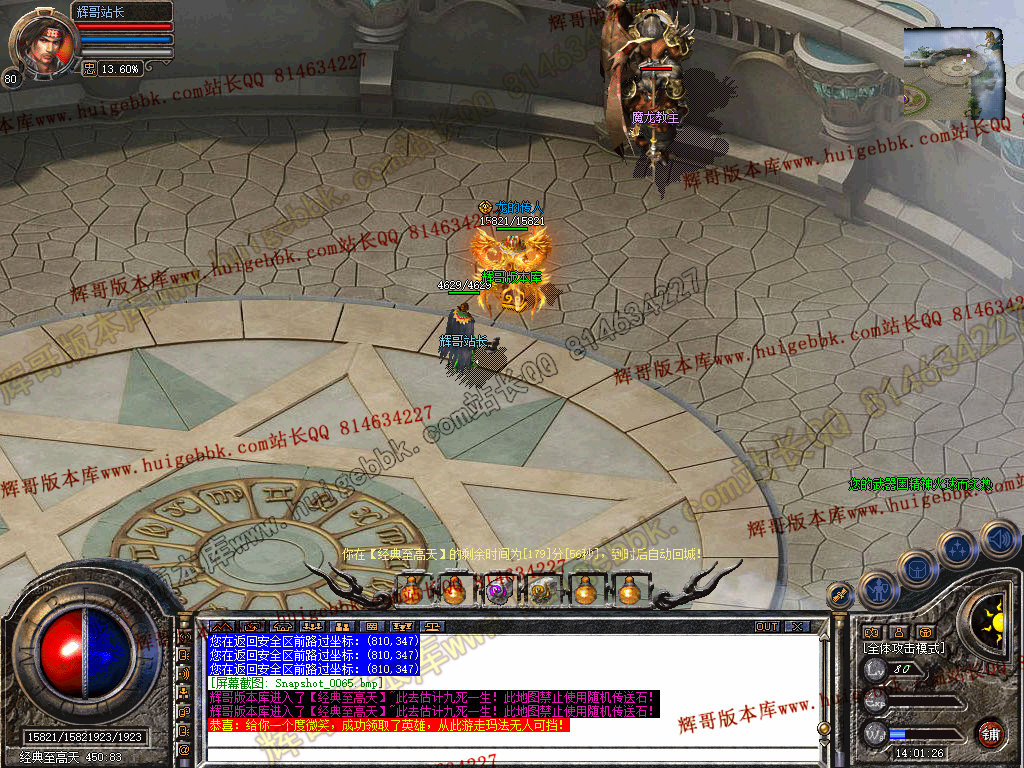The height and width of the screenshot is (768, 1024).
Task: Switch the 全体攻击模式 attack mode label
Action: tap(904, 648)
